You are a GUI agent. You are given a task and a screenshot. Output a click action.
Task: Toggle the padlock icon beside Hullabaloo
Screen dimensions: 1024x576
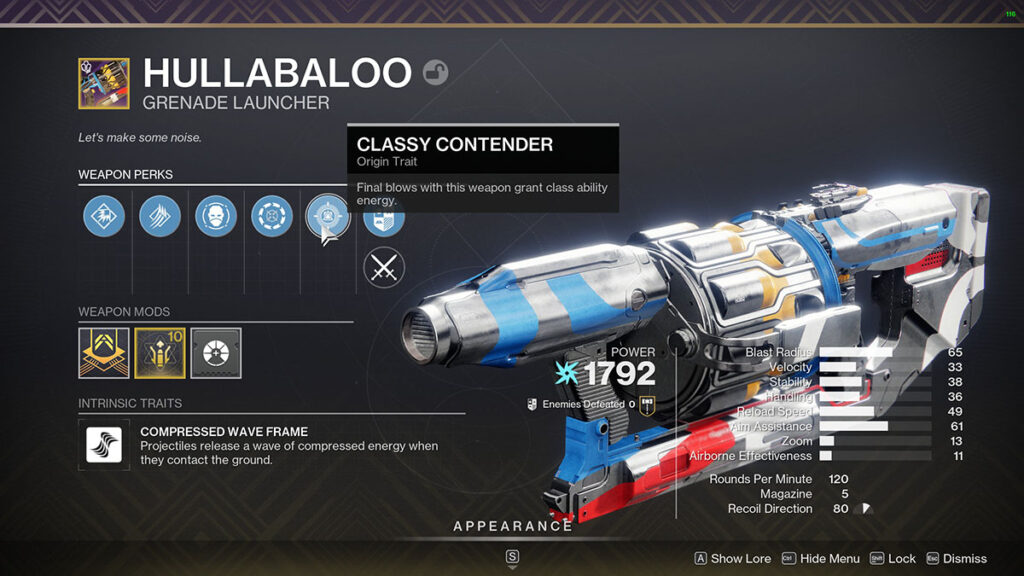pos(435,72)
